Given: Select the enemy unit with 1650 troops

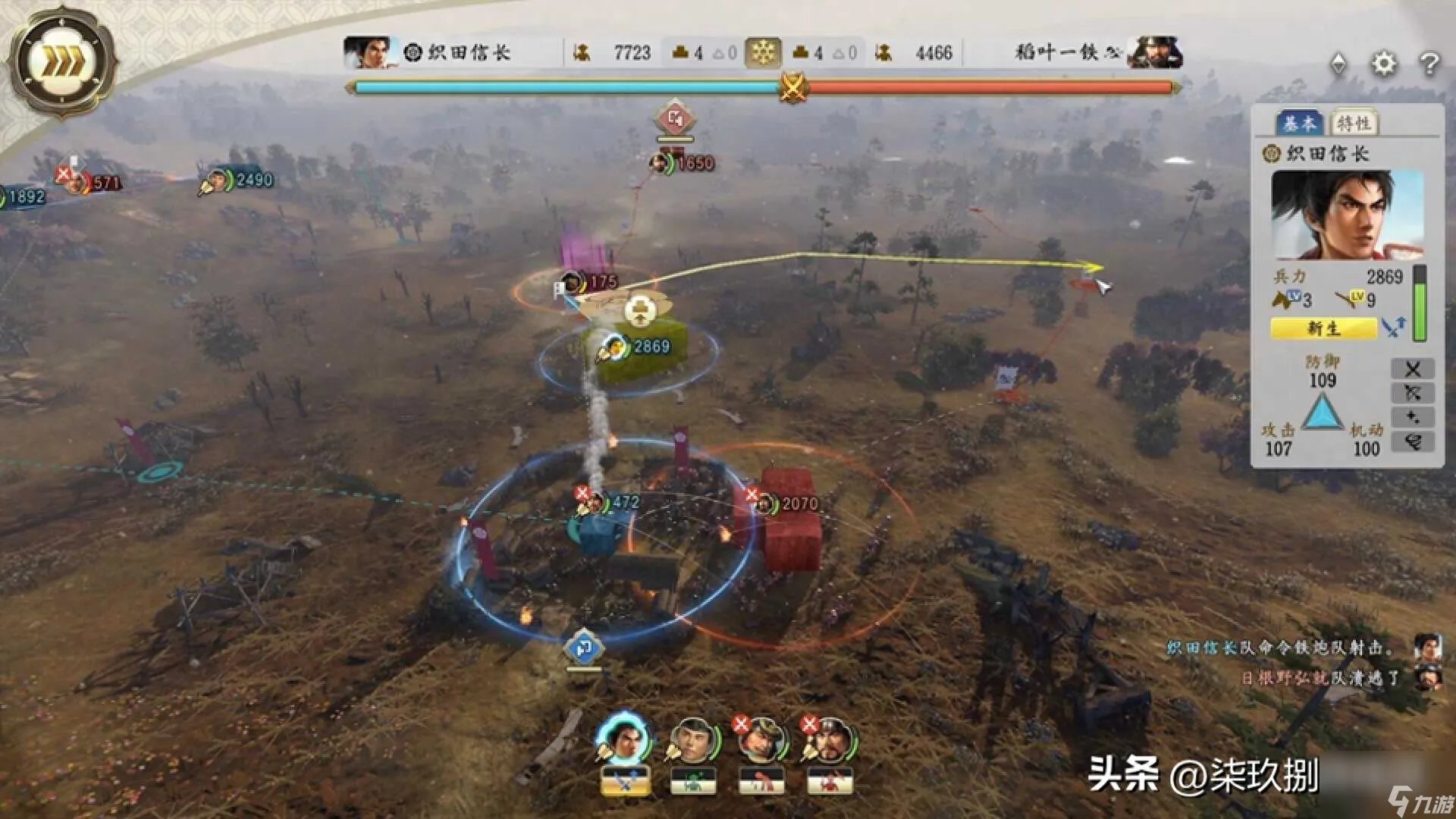Looking at the screenshot, I should point(682,163).
